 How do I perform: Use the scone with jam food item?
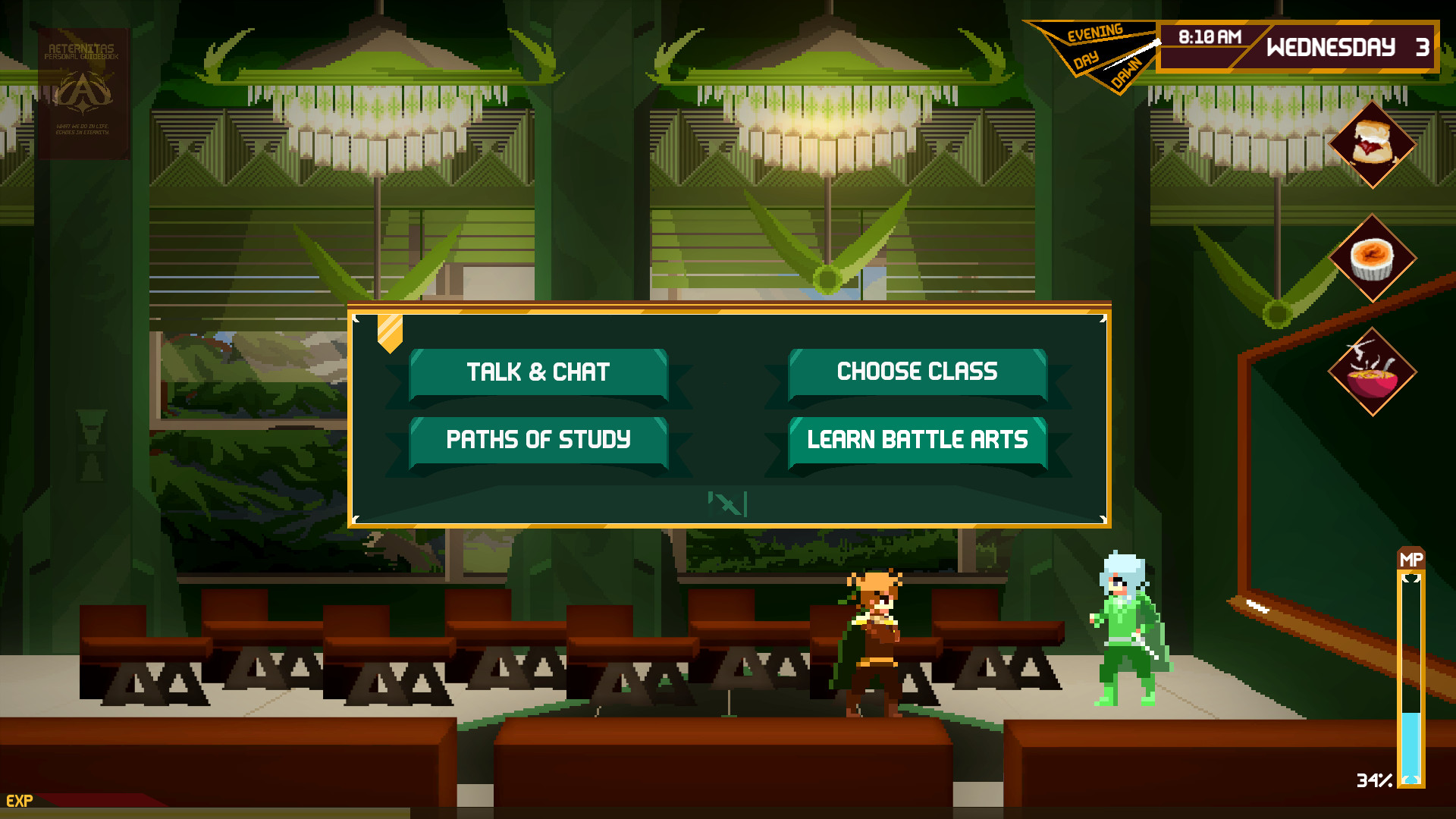click(1372, 144)
